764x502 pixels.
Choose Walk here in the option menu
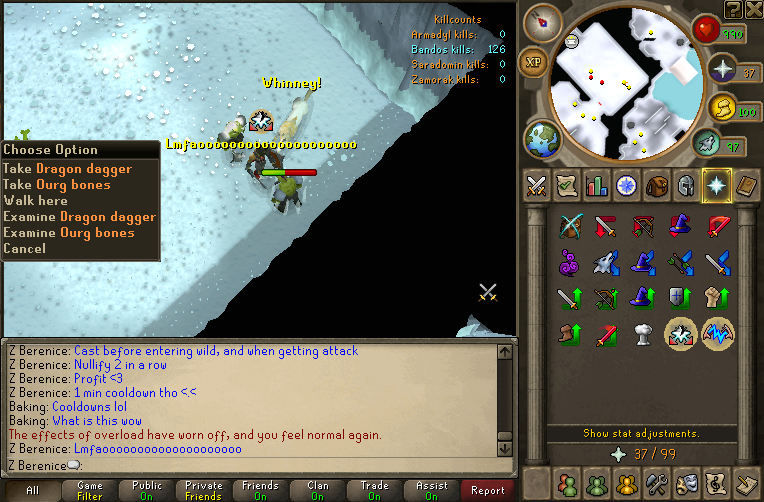[36, 201]
